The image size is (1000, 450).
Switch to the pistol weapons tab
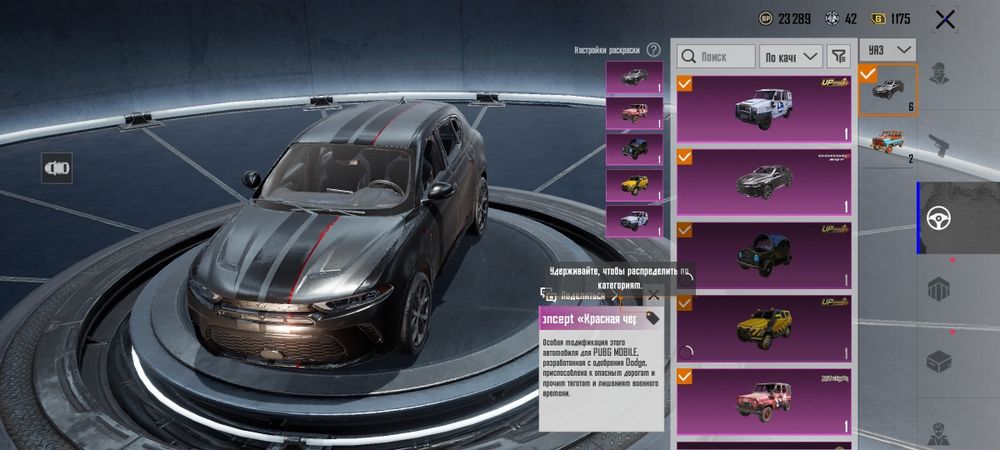click(939, 145)
